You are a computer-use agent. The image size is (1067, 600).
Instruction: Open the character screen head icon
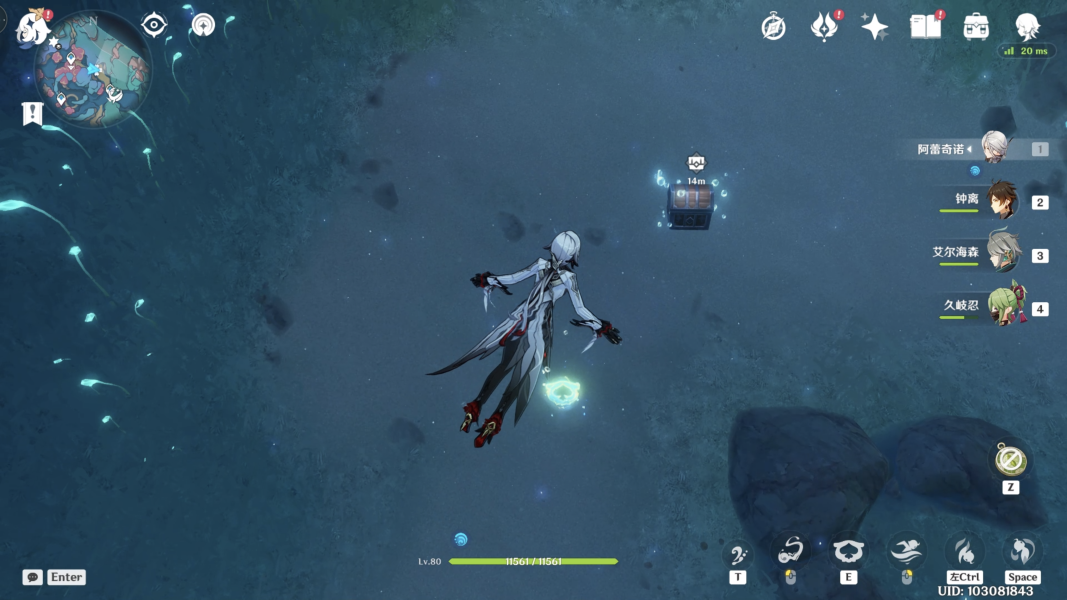pos(1027,27)
